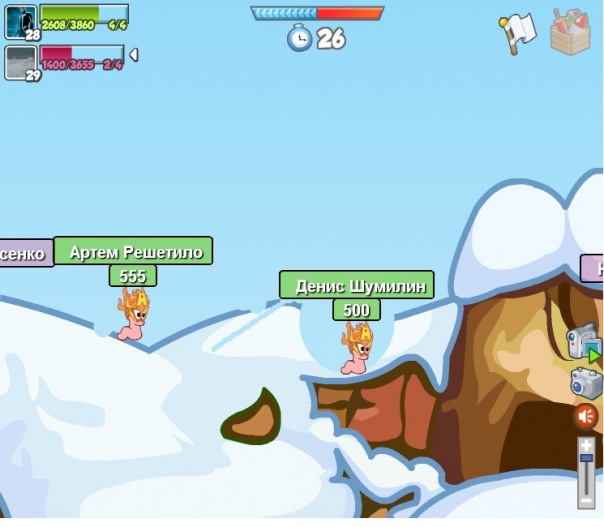Start video recording with the camcorder icon
Screen dimensions: 604x527
coord(583,342)
